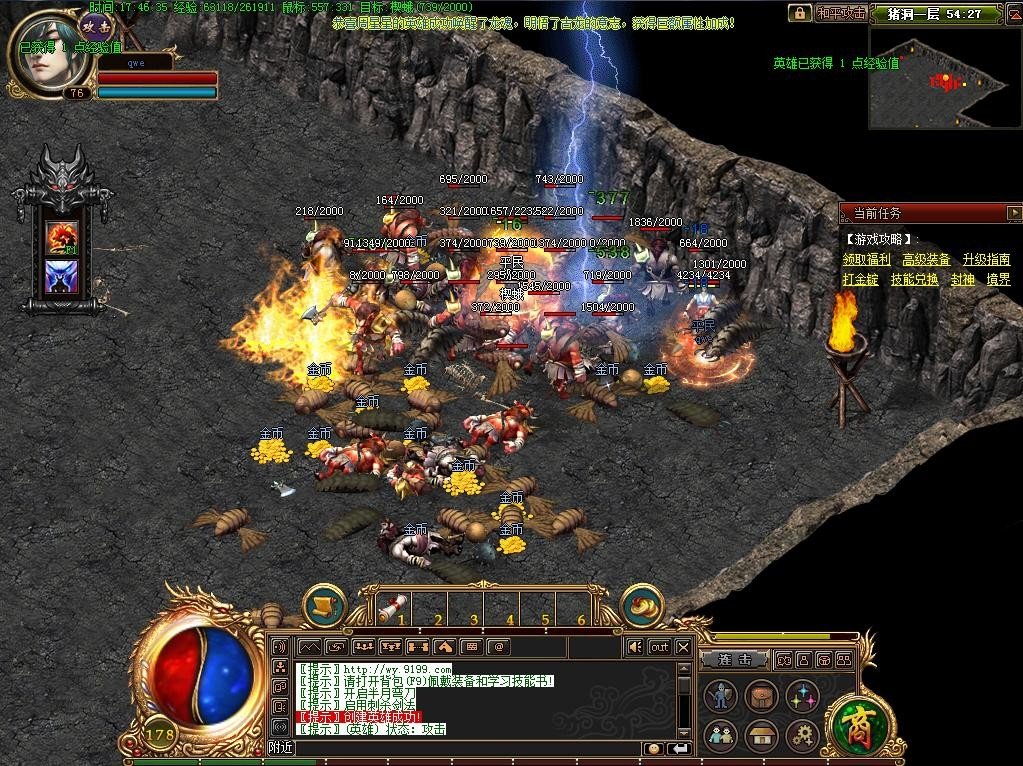Open the 领取福利 link

(866, 260)
